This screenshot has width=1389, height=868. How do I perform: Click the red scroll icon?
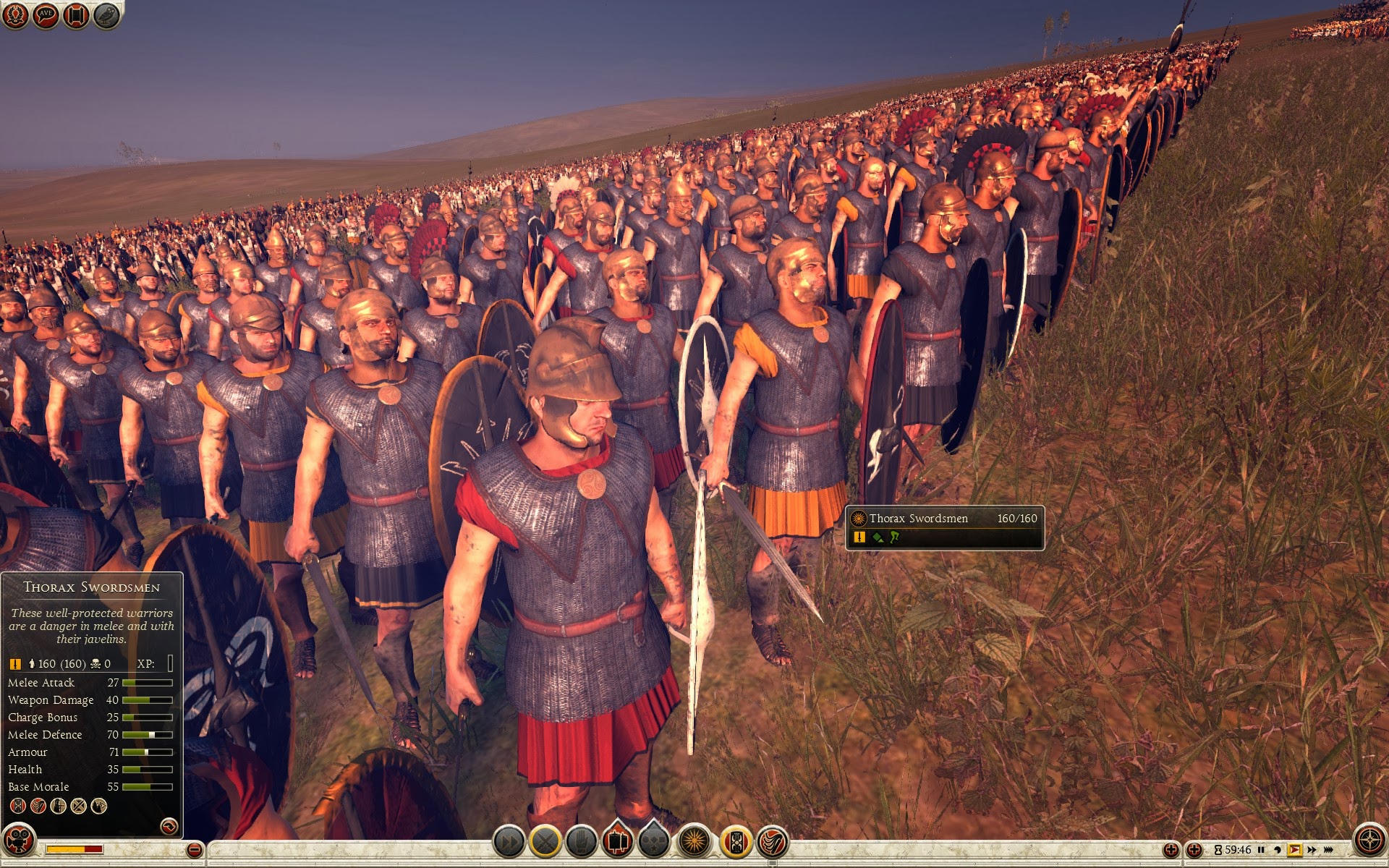[76, 15]
